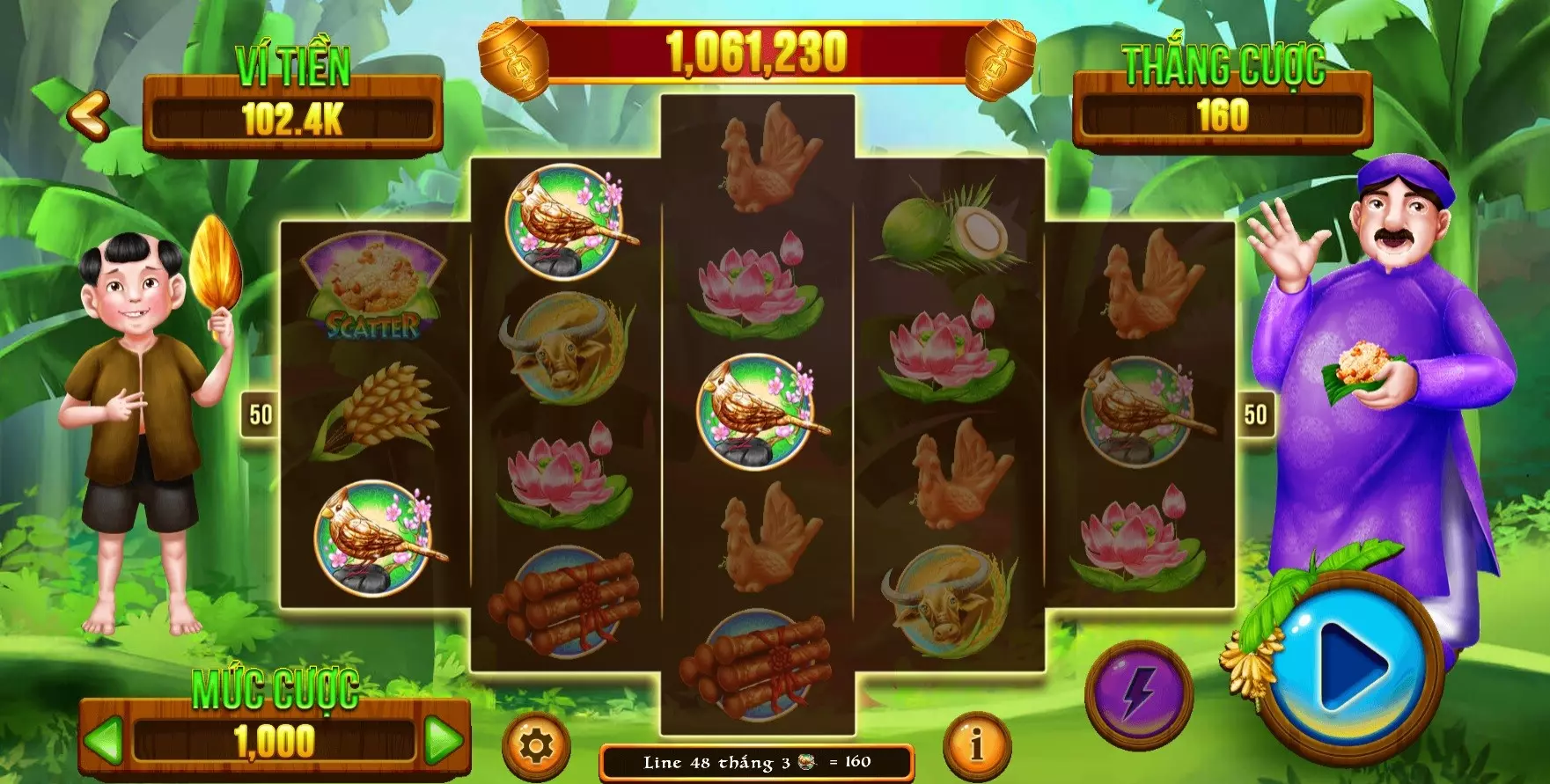Click the golden back arrow

[x=88, y=114]
